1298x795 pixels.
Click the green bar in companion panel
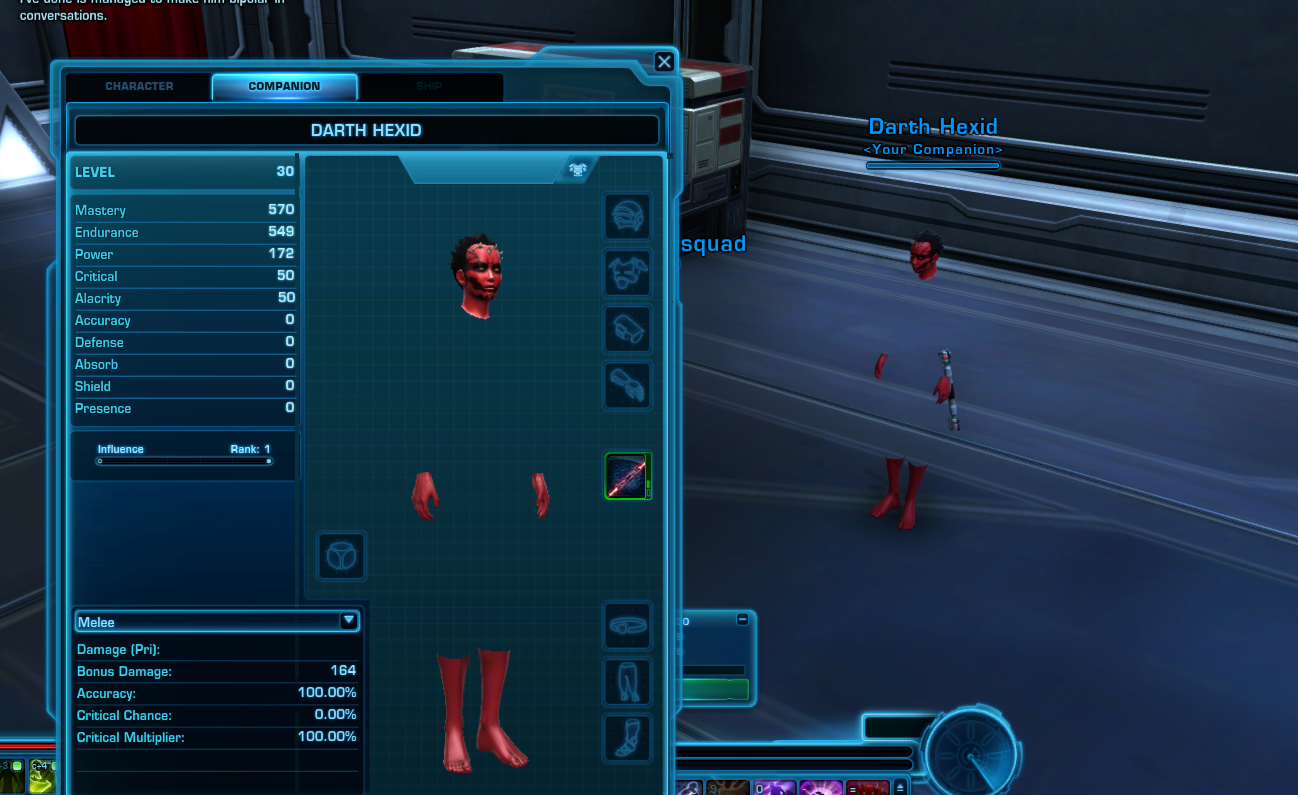(714, 689)
